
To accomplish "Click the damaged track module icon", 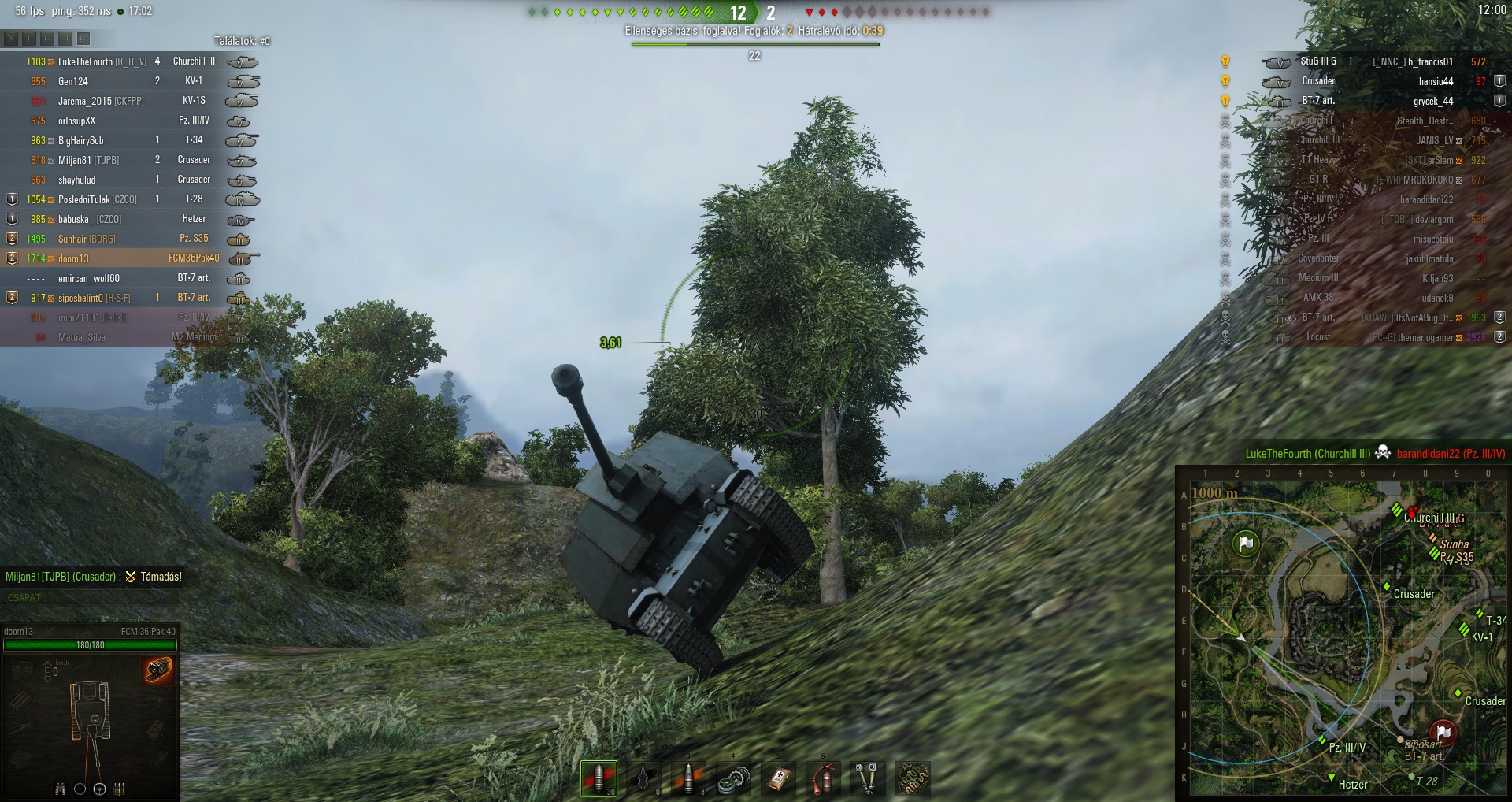I will (x=158, y=670).
